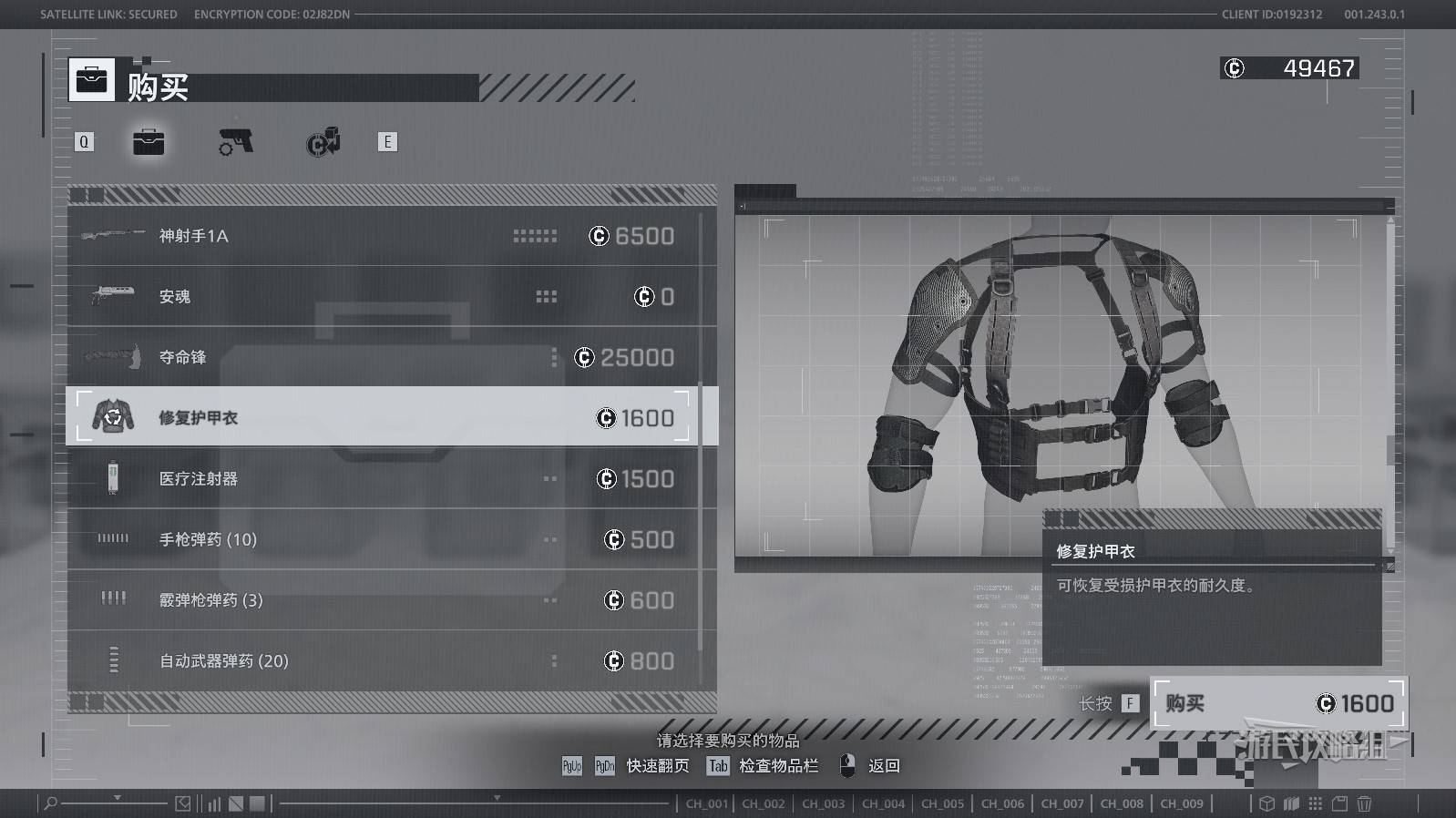Select the 神射手1A rifle listing

[383, 236]
